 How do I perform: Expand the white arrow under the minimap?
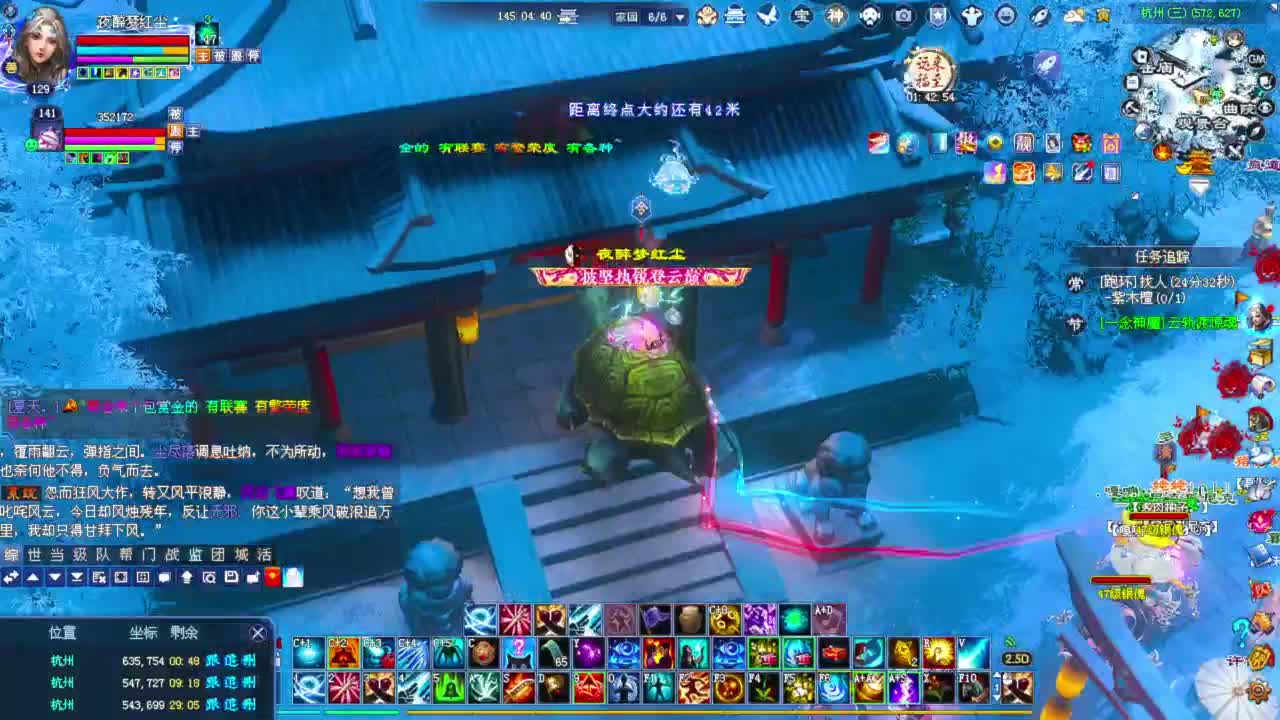[1199, 187]
